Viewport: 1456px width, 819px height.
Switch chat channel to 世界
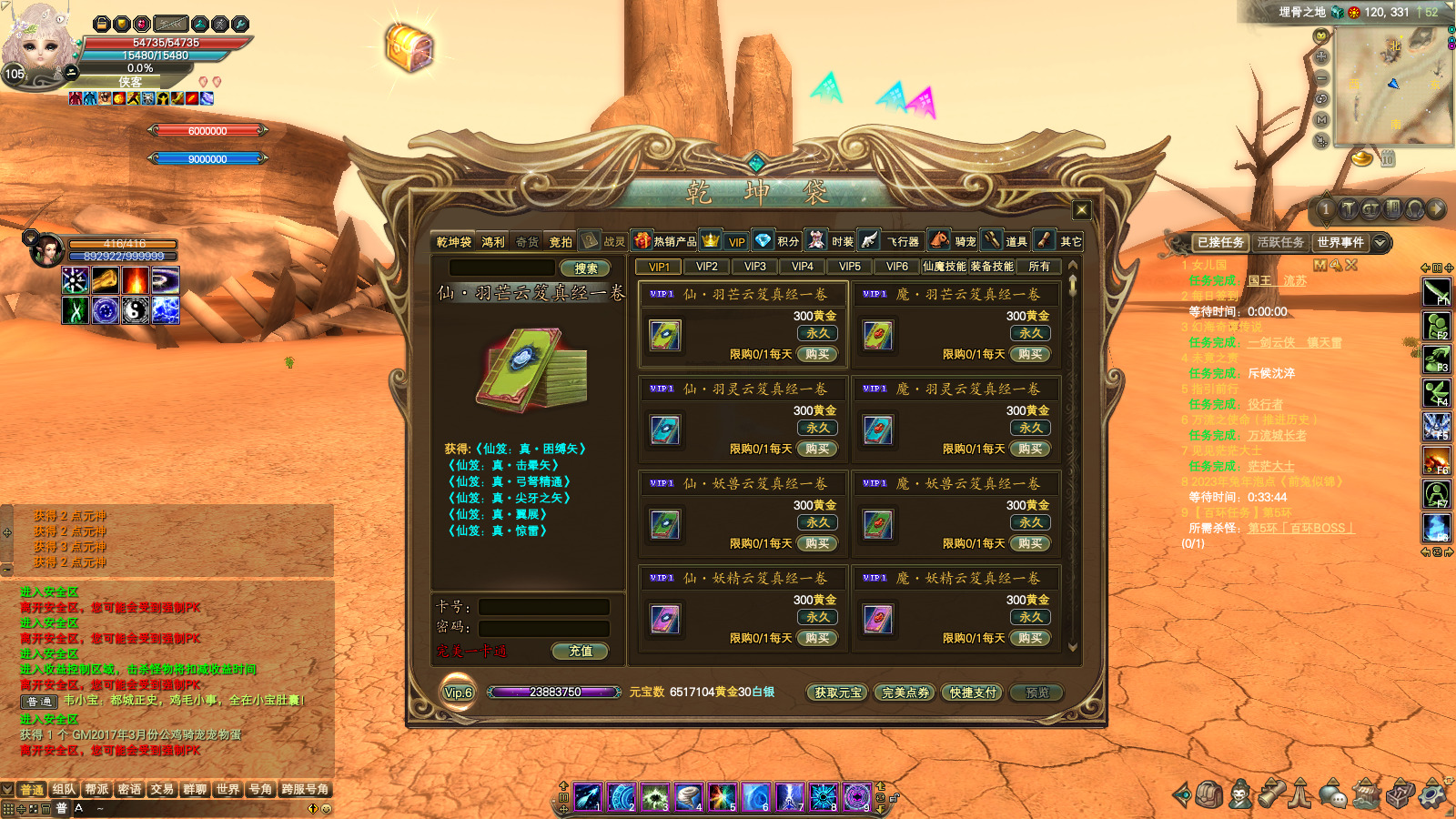point(227,789)
